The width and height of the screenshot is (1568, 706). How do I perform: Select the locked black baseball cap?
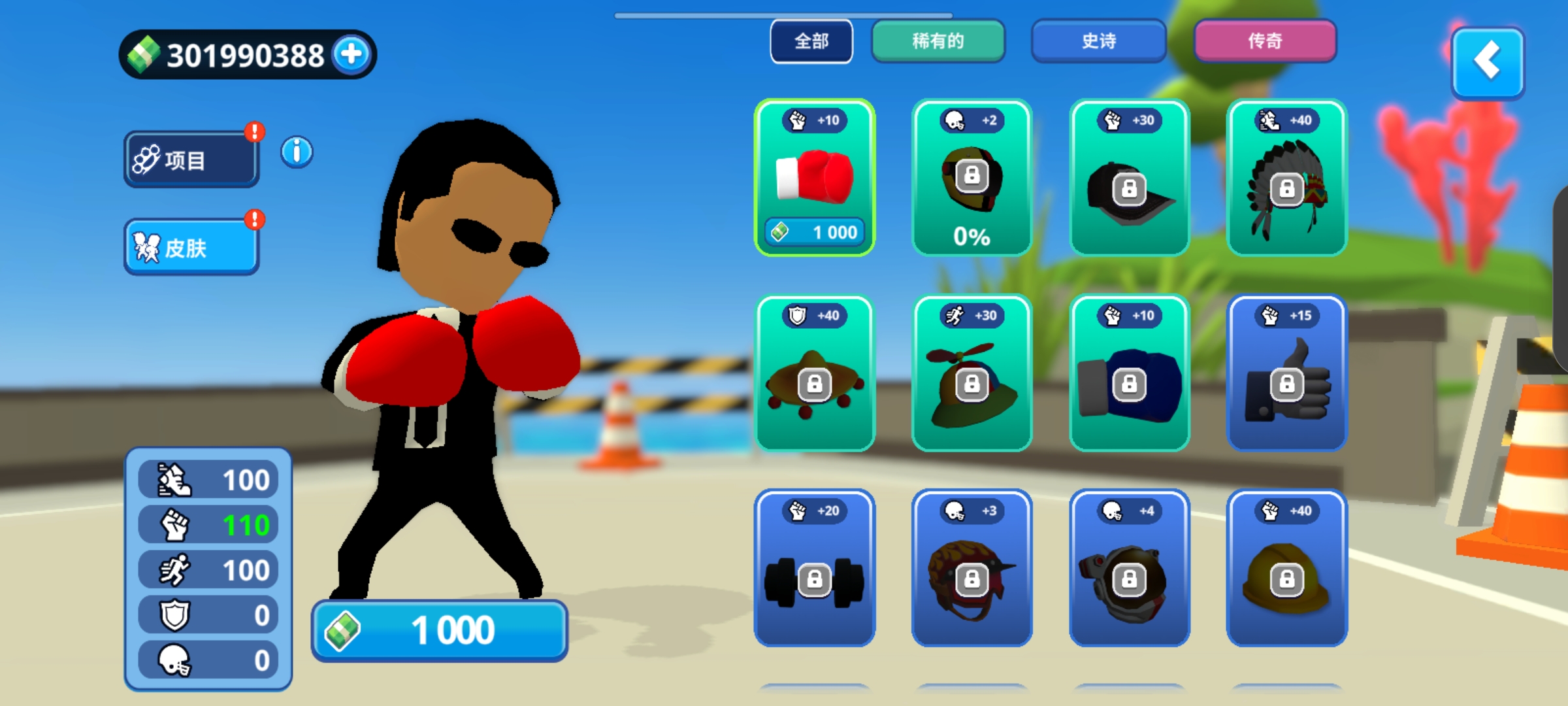click(x=1130, y=178)
